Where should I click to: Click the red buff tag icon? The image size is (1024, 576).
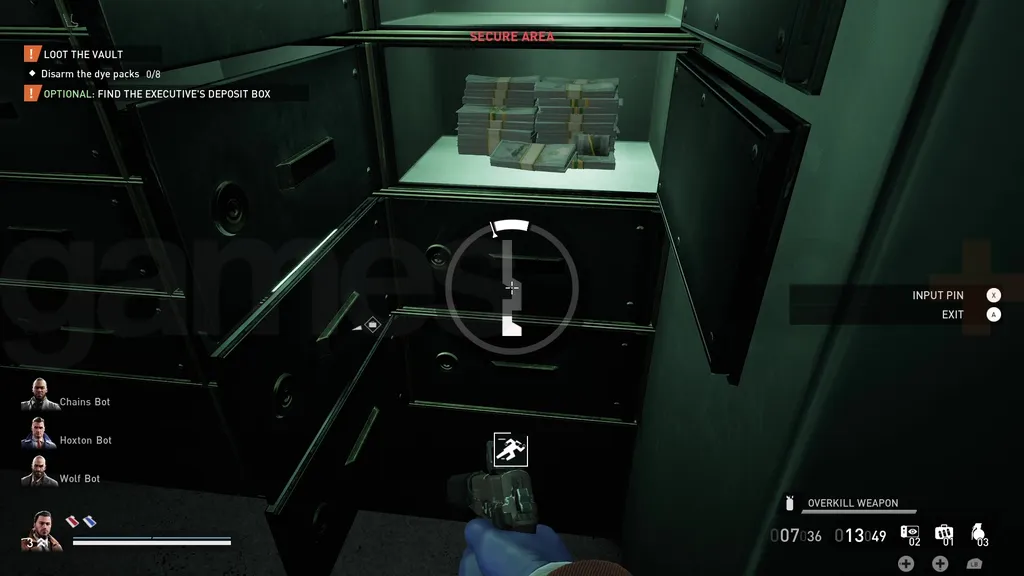pyautogui.click(x=73, y=521)
